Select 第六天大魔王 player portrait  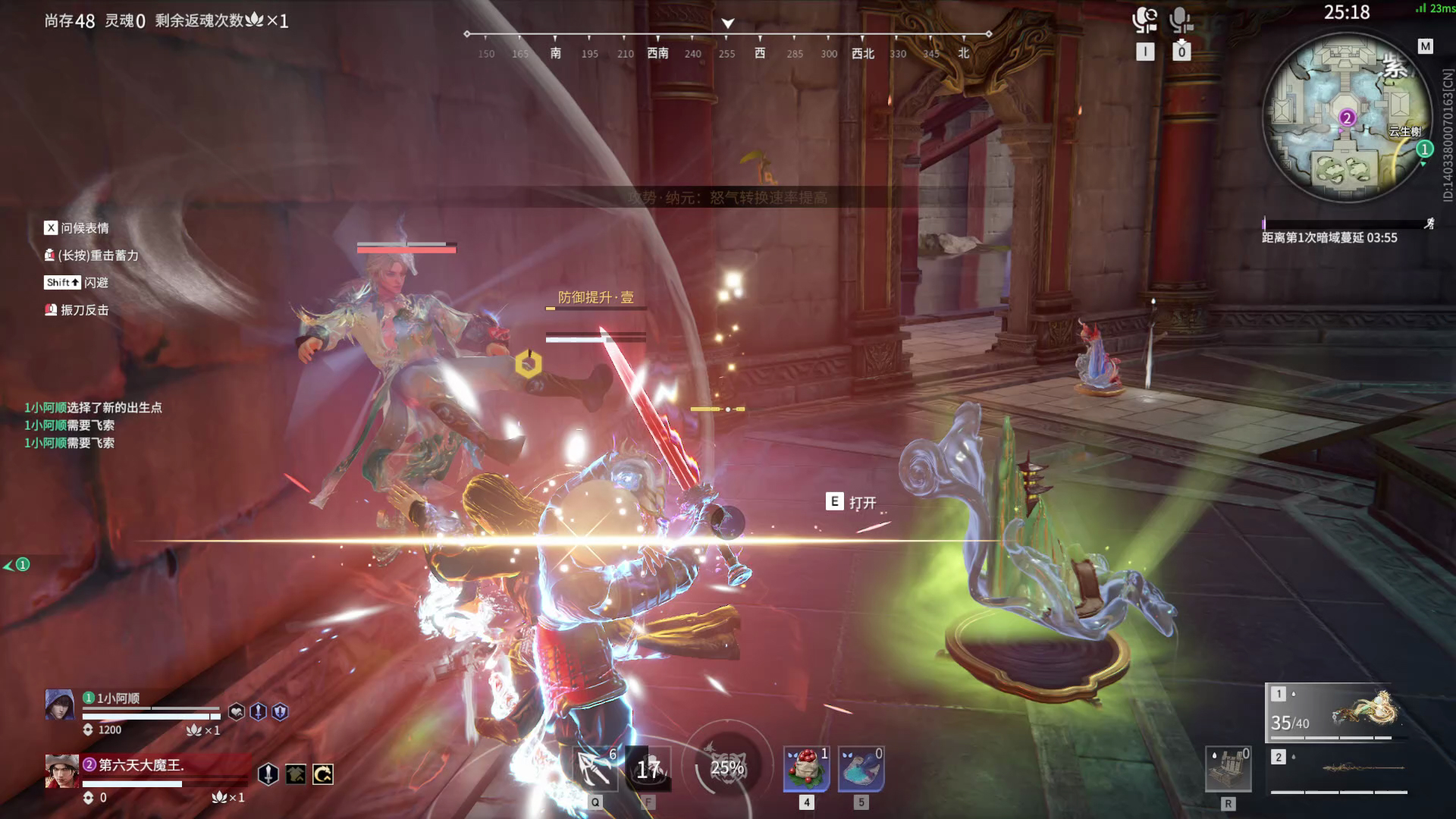coord(61,771)
